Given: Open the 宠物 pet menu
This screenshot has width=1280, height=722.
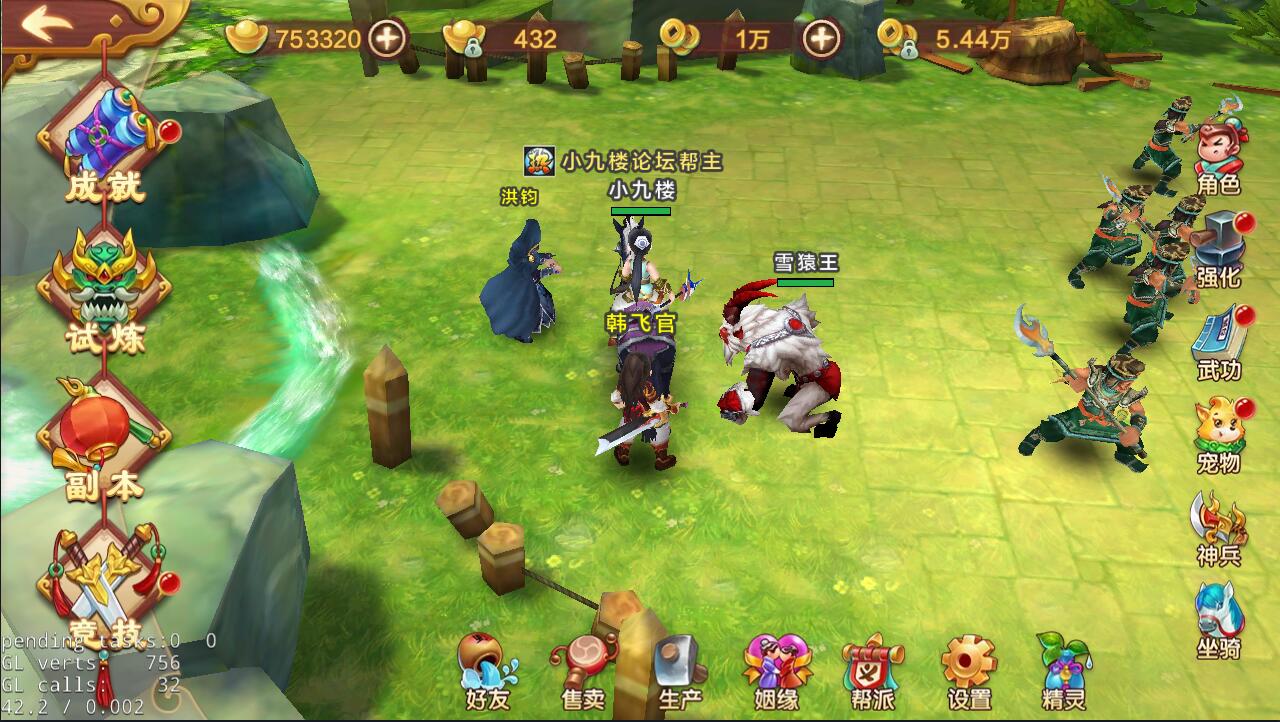Looking at the screenshot, I should 1219,435.
